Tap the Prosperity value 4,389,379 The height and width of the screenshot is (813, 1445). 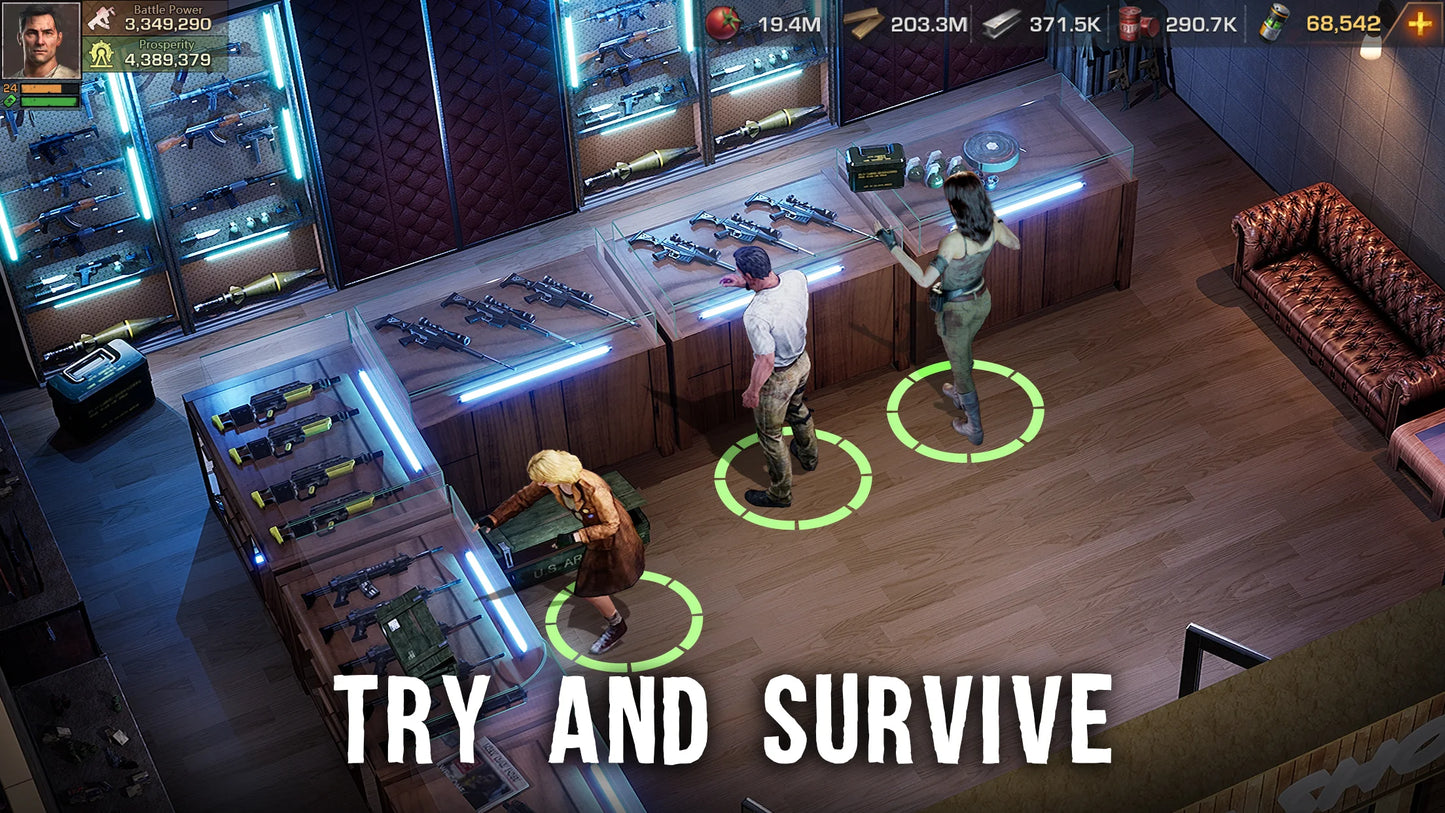(x=166, y=60)
